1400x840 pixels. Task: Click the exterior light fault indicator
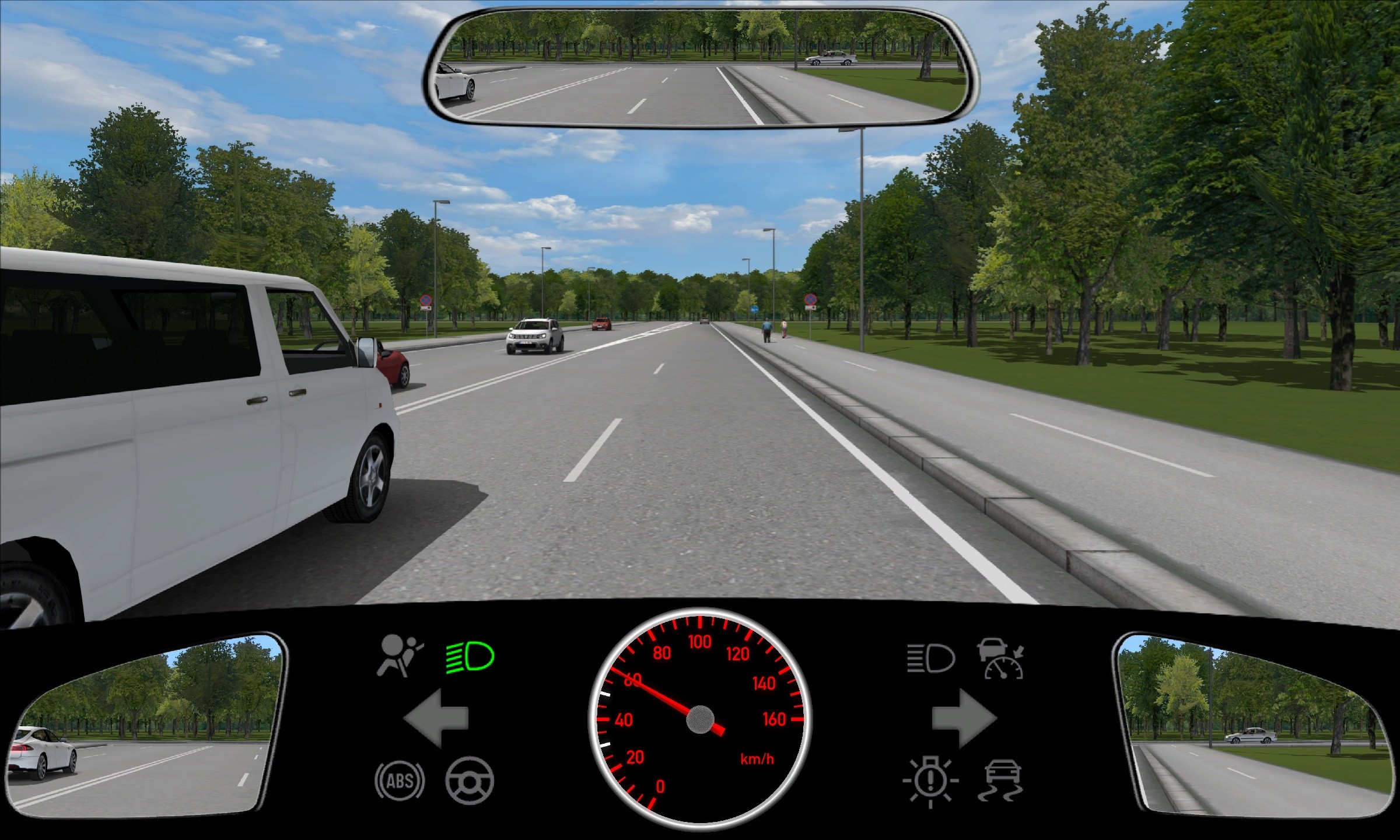pyautogui.click(x=930, y=782)
